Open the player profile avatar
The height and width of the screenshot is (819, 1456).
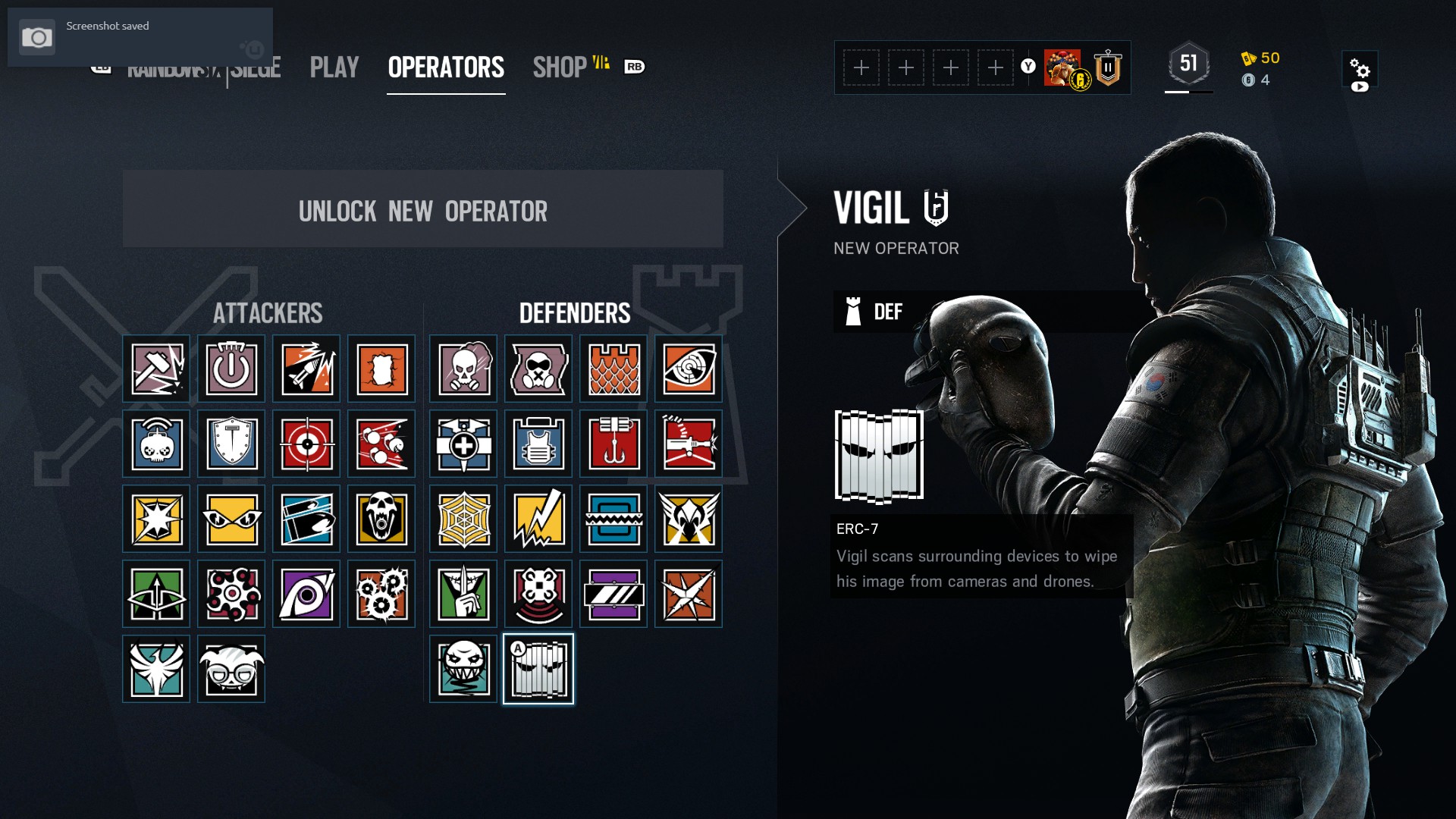point(1063,68)
